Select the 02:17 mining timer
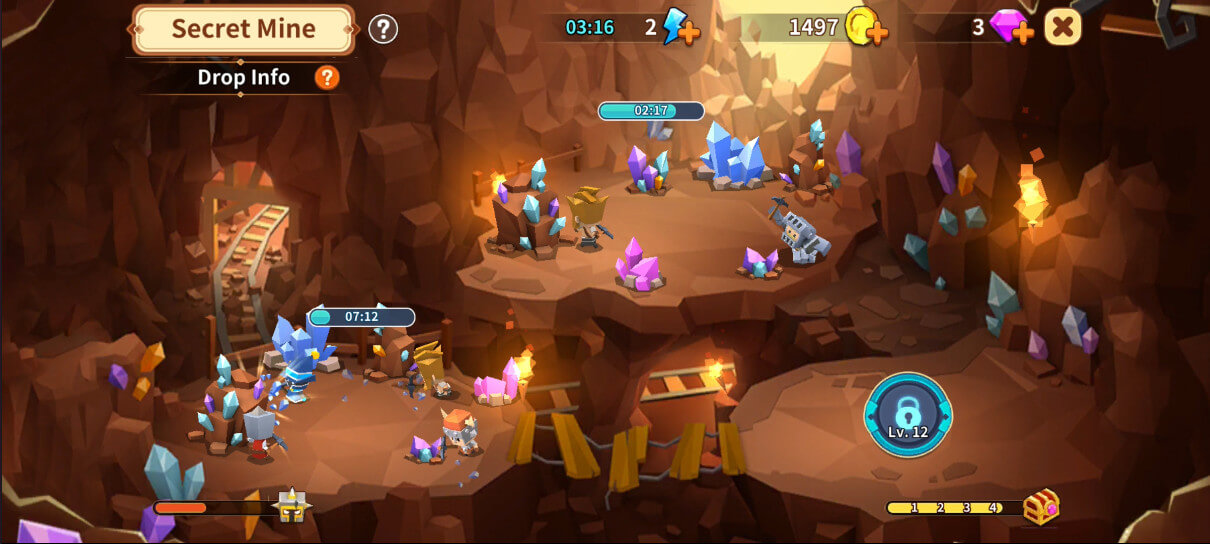The width and height of the screenshot is (1210, 544). pyautogui.click(x=651, y=111)
